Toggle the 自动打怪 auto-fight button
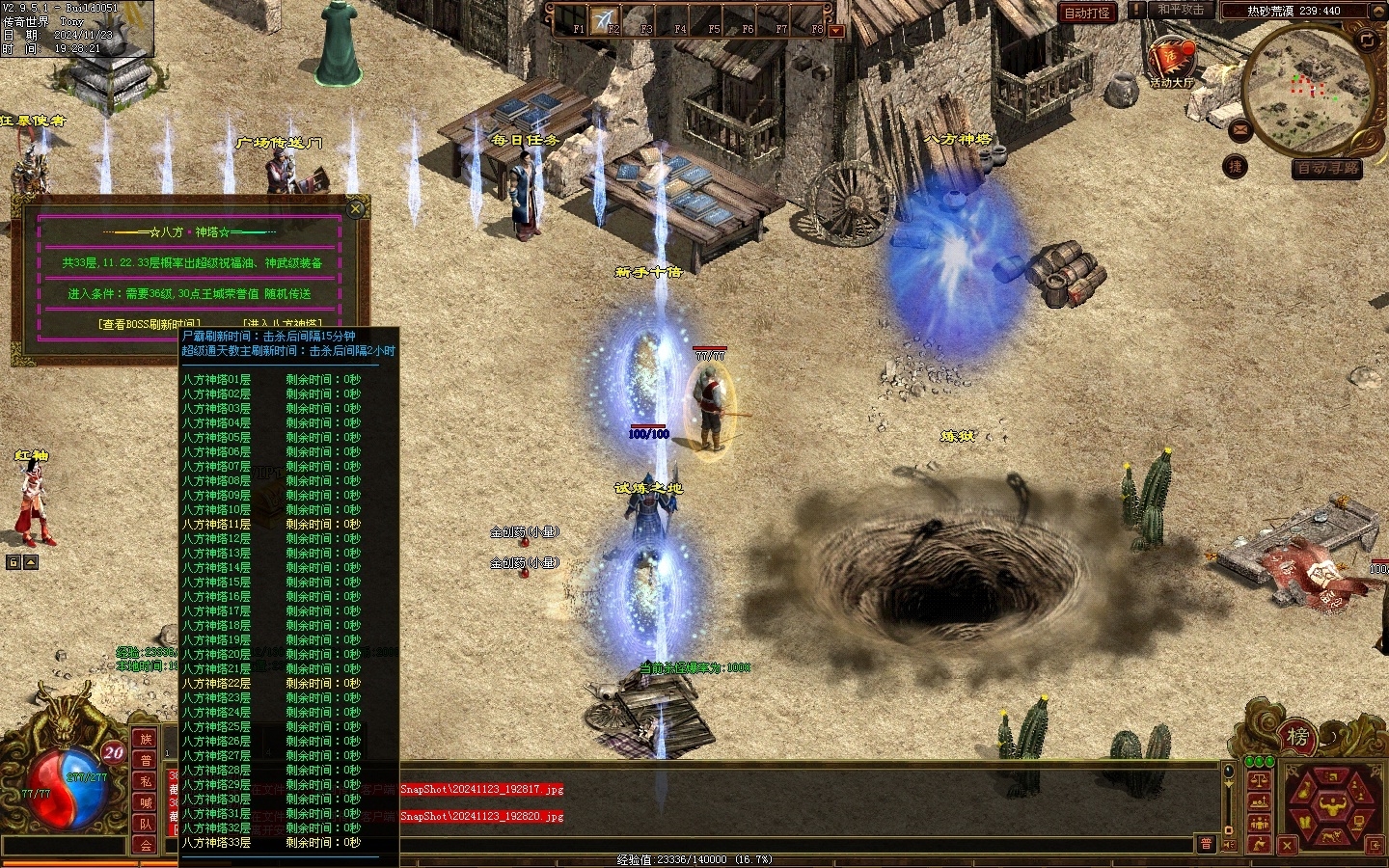The width and height of the screenshot is (1389, 868). (1086, 13)
